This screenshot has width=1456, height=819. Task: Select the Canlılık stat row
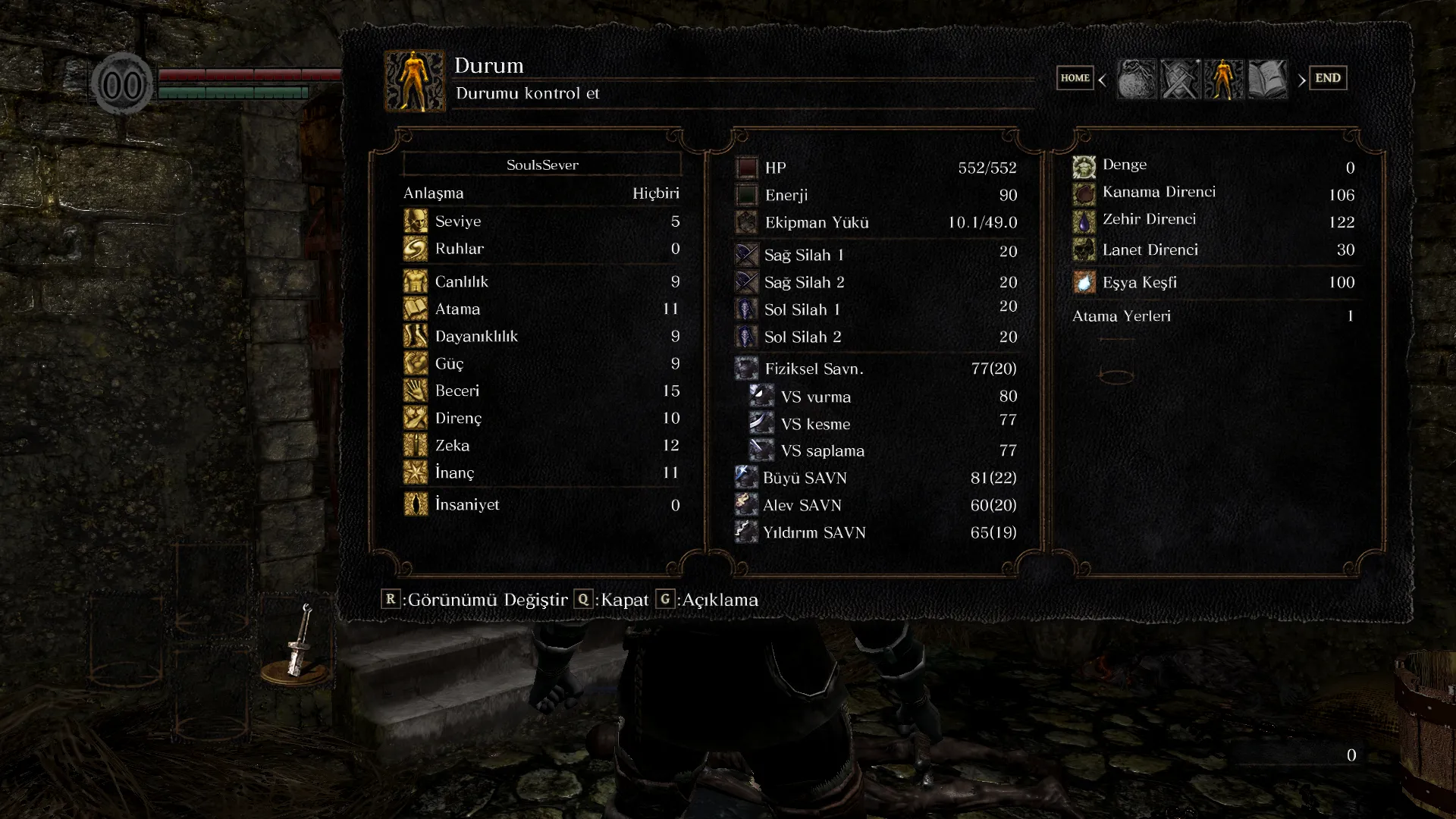pos(541,281)
